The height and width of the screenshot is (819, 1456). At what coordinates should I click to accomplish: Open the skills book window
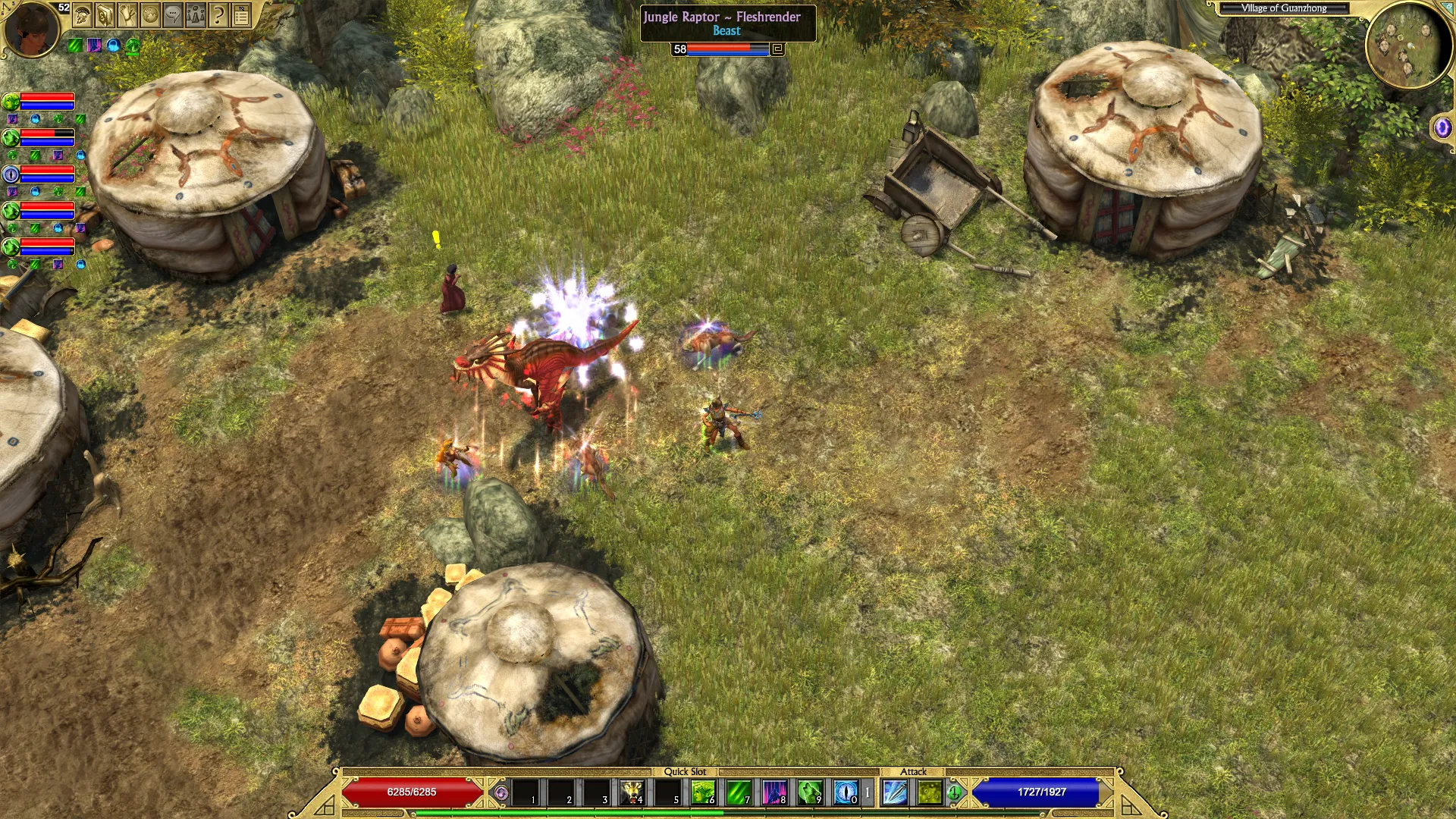(x=105, y=14)
